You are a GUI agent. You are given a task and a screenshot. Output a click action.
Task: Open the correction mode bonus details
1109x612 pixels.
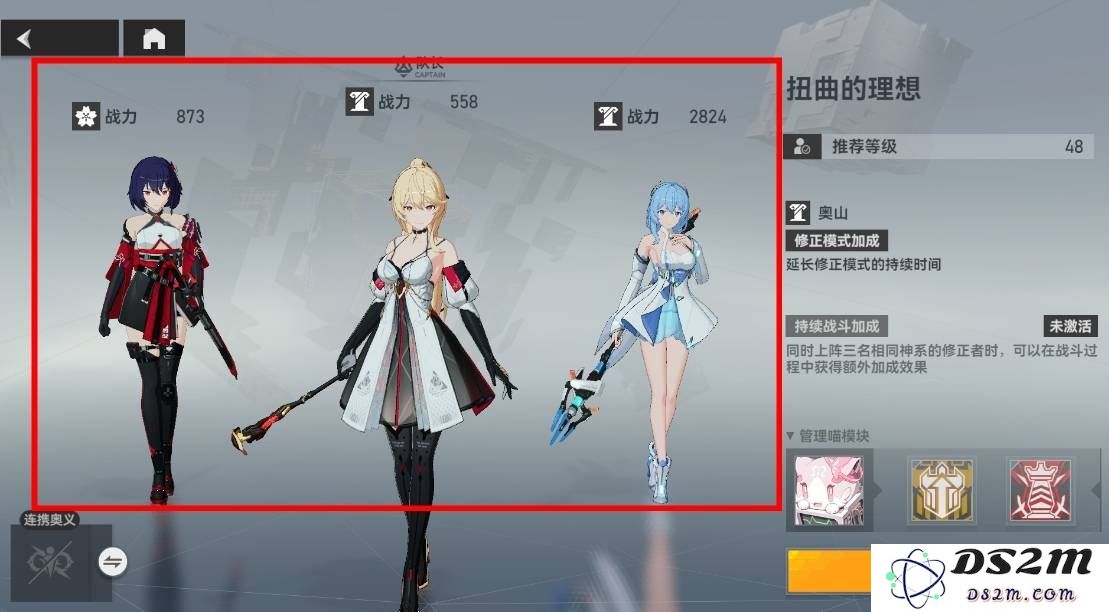pos(837,241)
